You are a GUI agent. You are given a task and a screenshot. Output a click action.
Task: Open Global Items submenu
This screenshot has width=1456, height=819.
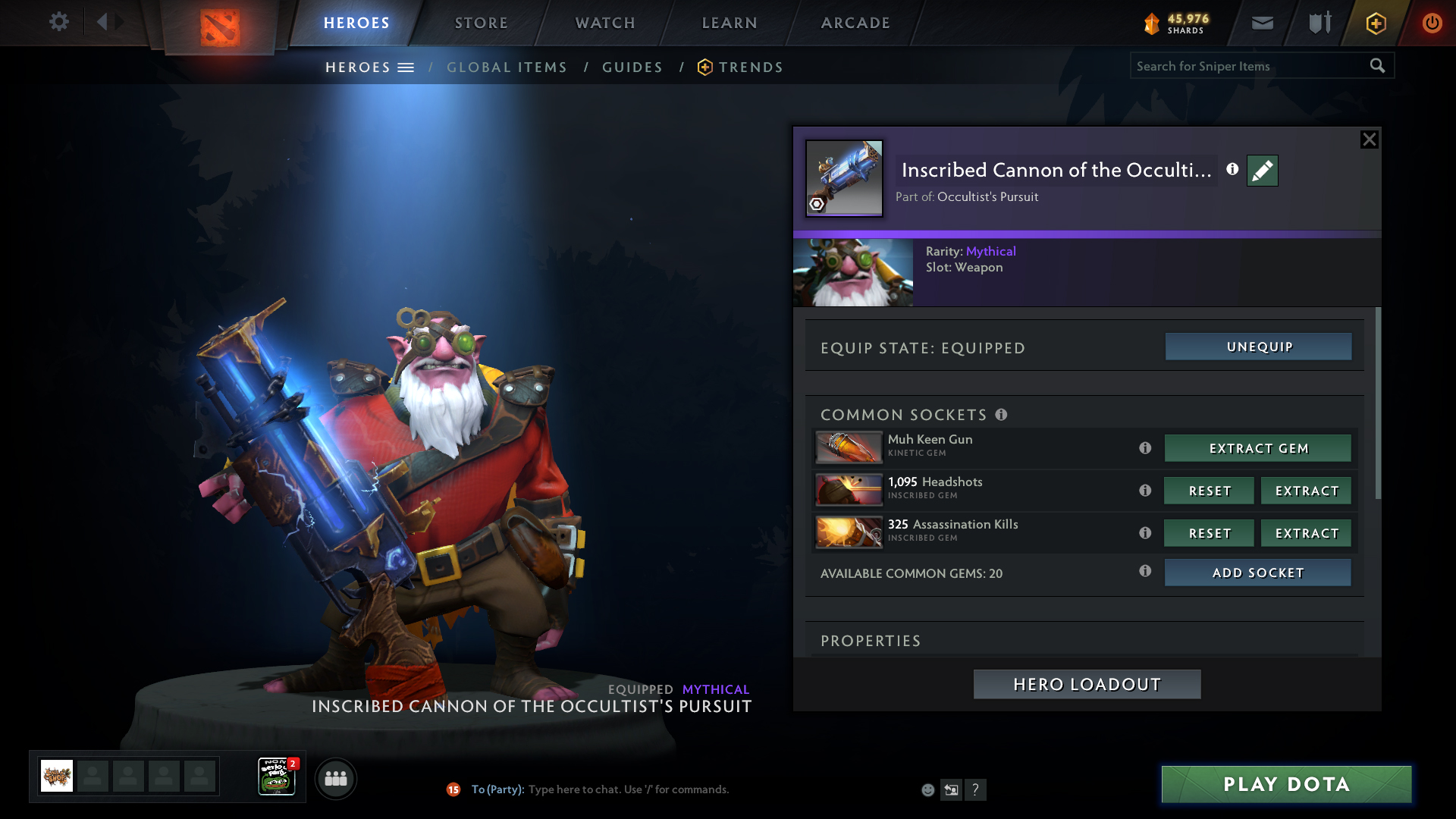507,67
